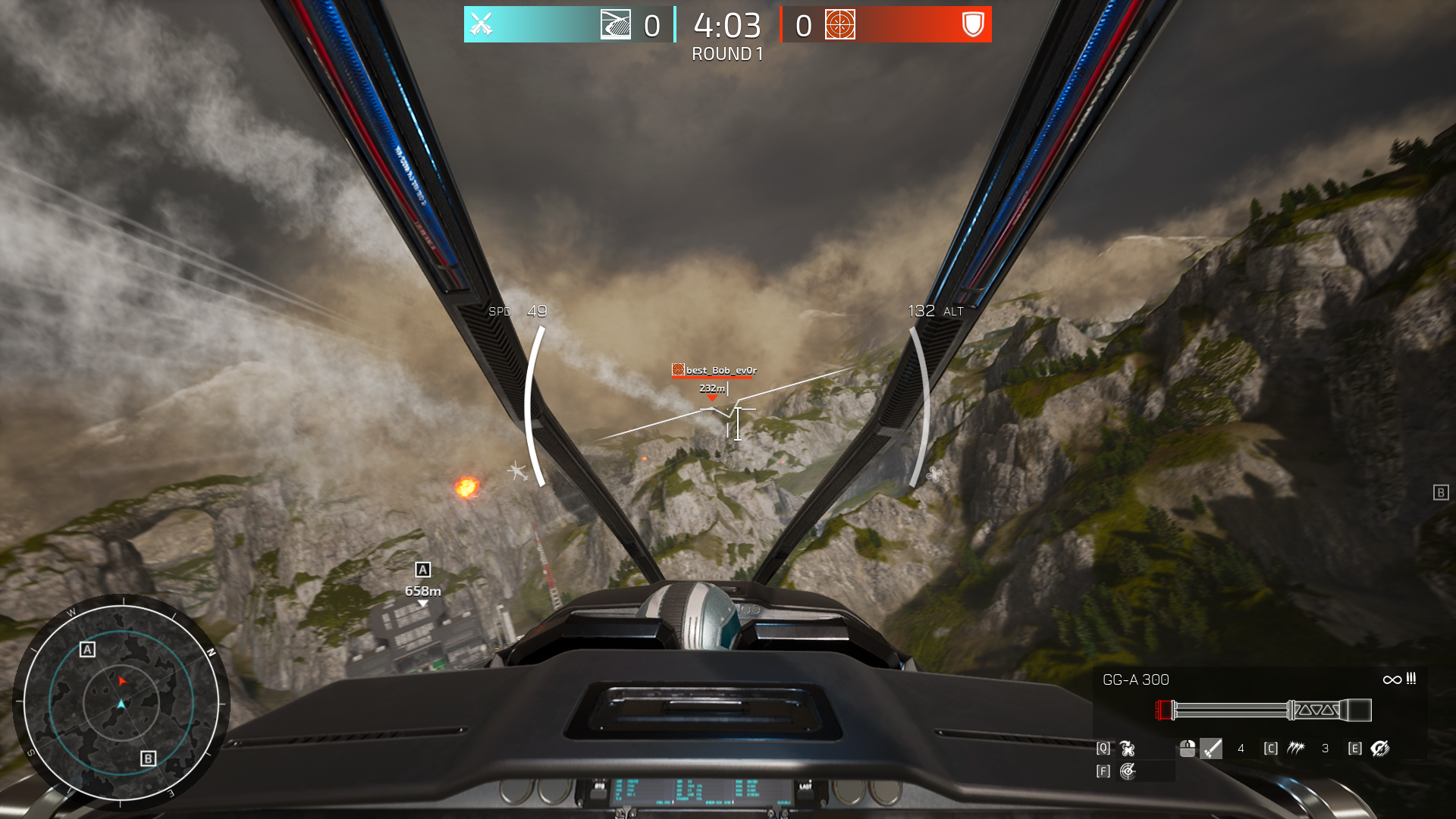Click objective marker B on the right edge
The image size is (1456, 819).
click(1440, 492)
